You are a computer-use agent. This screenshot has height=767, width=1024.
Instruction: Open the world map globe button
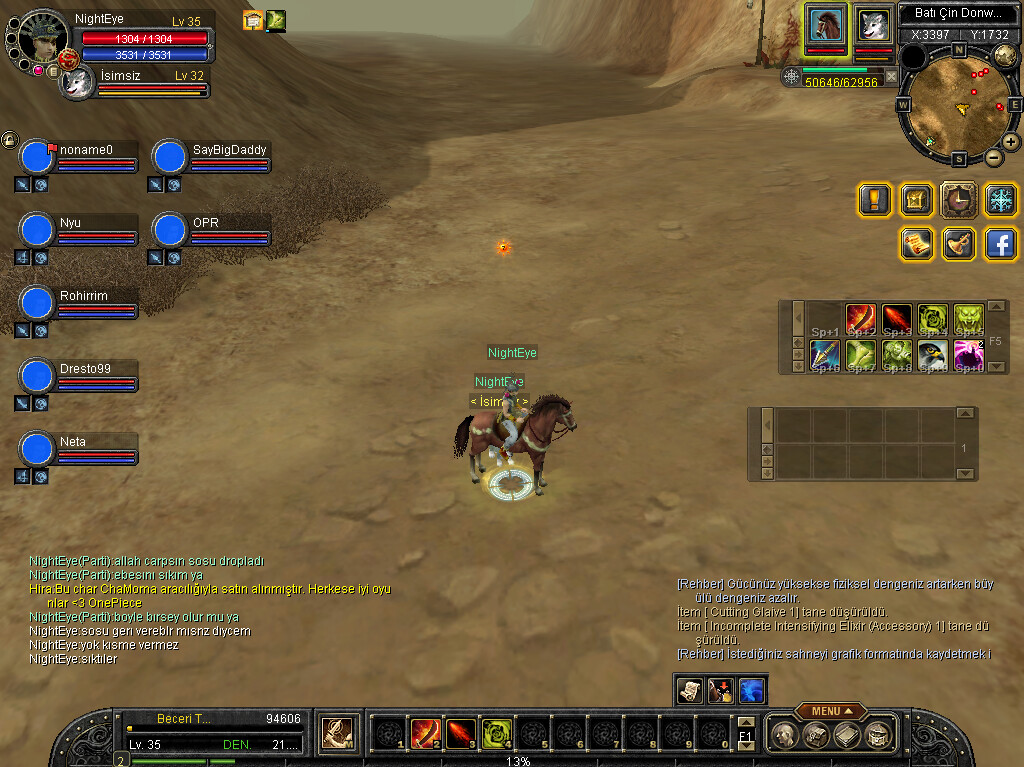(1005, 53)
